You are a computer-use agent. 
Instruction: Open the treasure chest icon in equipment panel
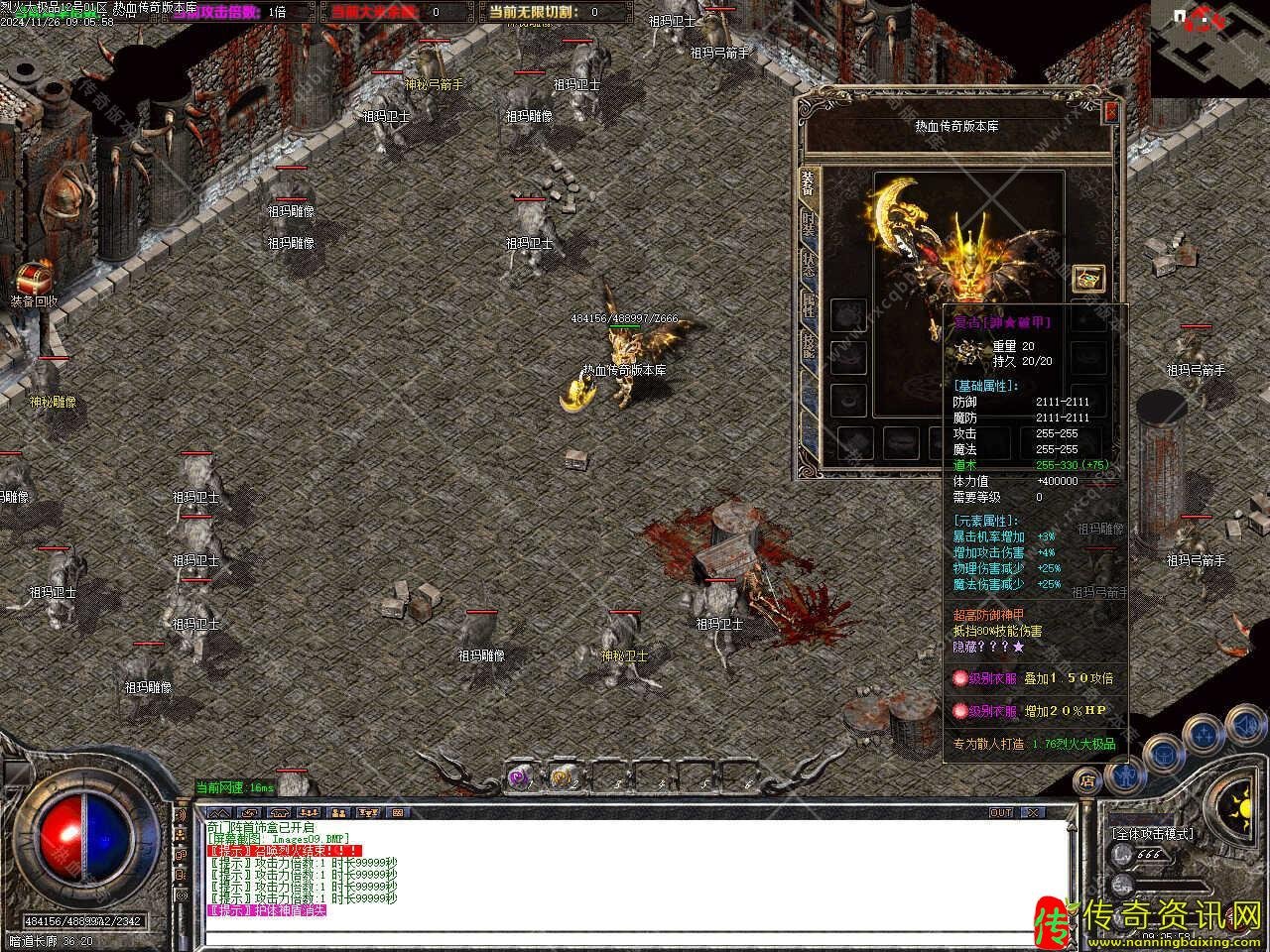click(x=1088, y=279)
